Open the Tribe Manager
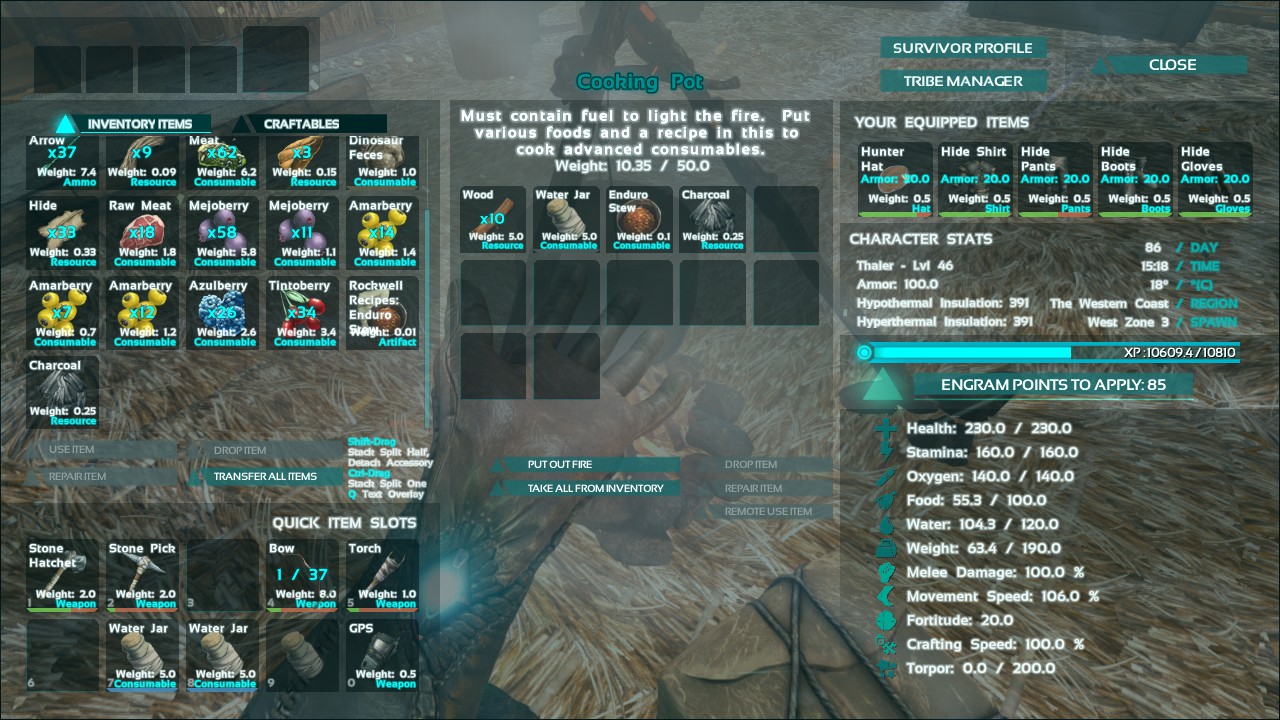The image size is (1280, 720). click(962, 81)
